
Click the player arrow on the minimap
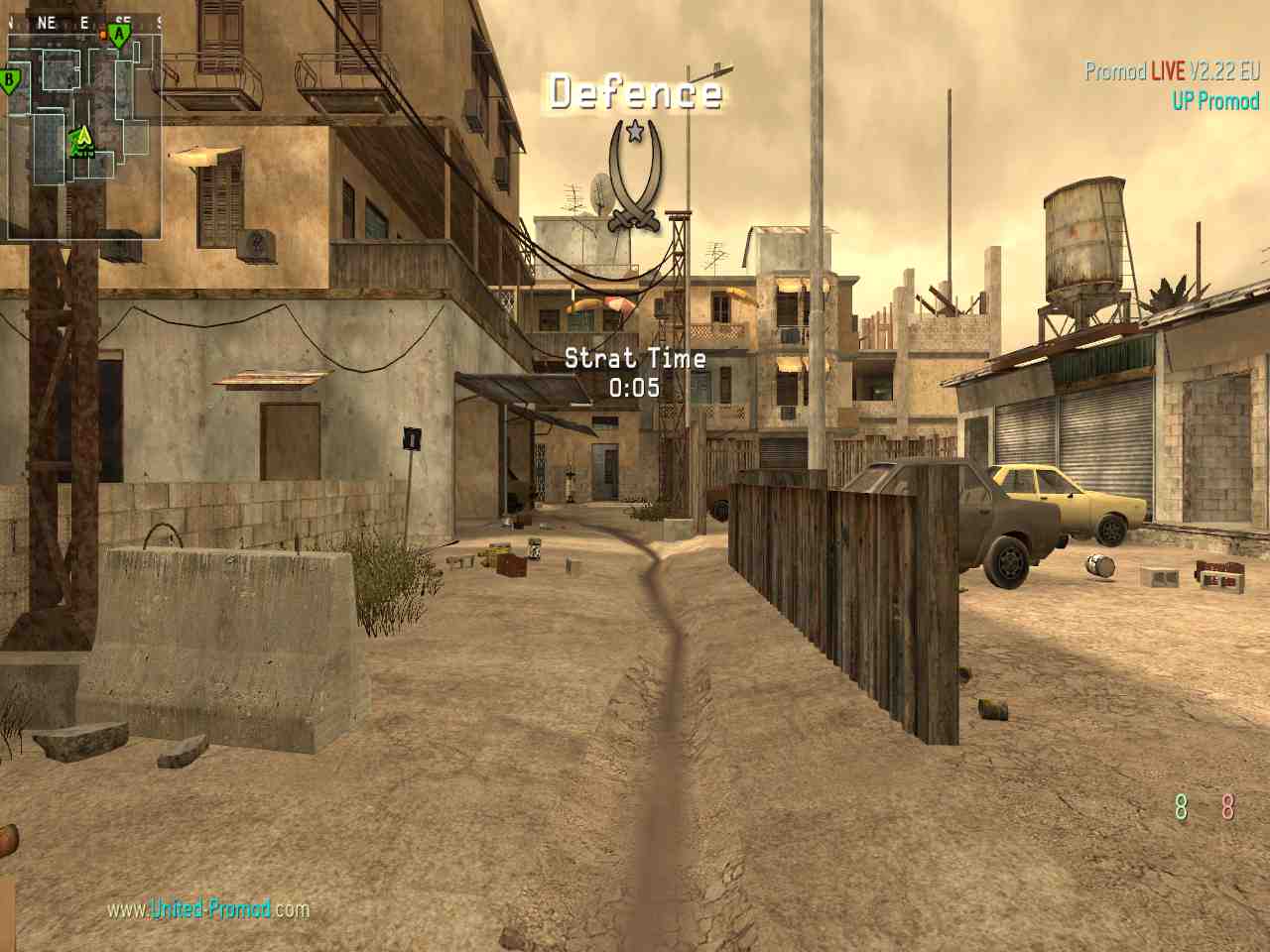click(x=83, y=137)
